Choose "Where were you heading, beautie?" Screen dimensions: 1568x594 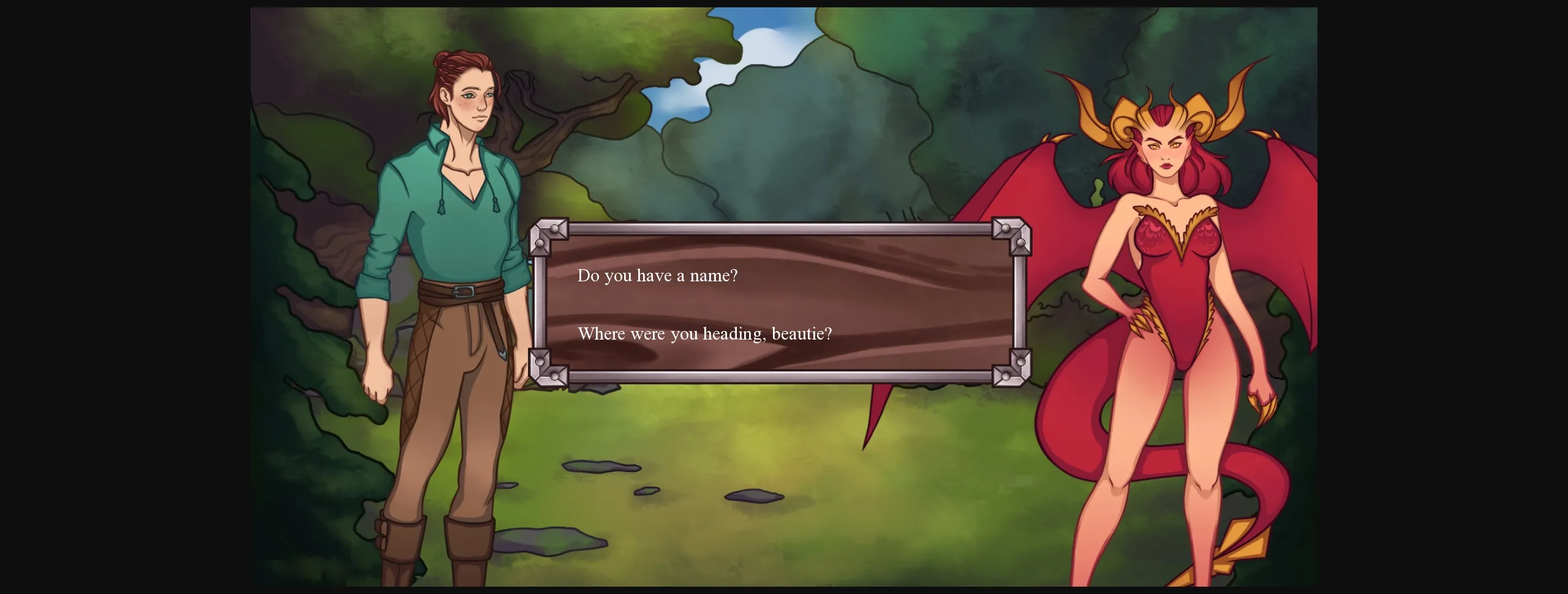click(x=704, y=334)
